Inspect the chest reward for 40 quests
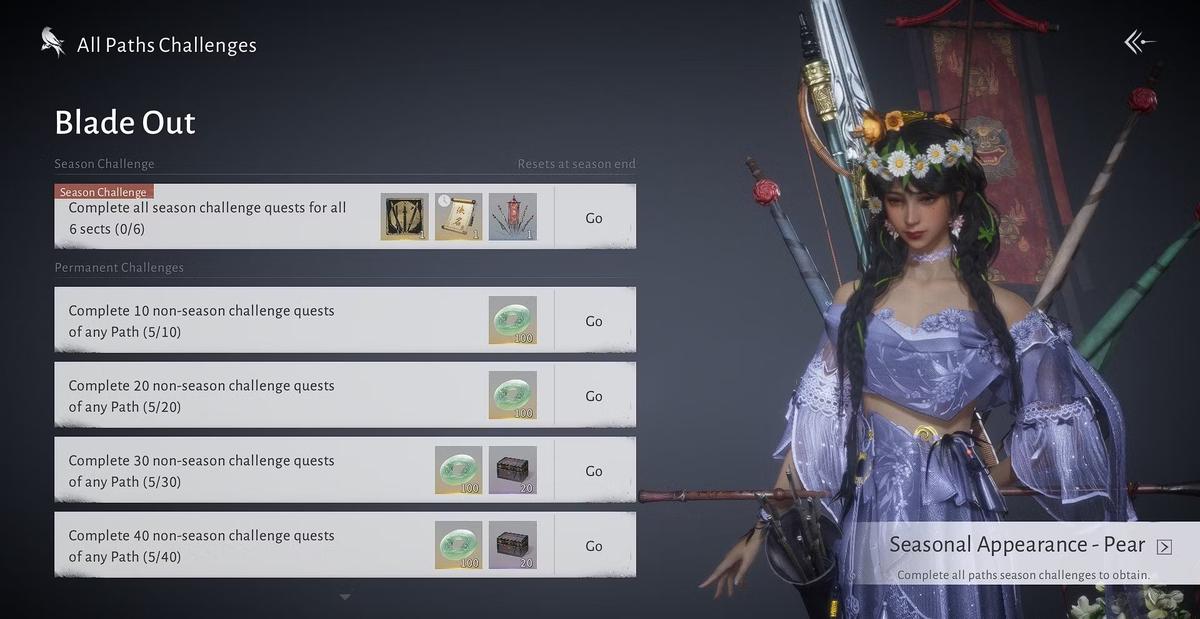 point(513,546)
